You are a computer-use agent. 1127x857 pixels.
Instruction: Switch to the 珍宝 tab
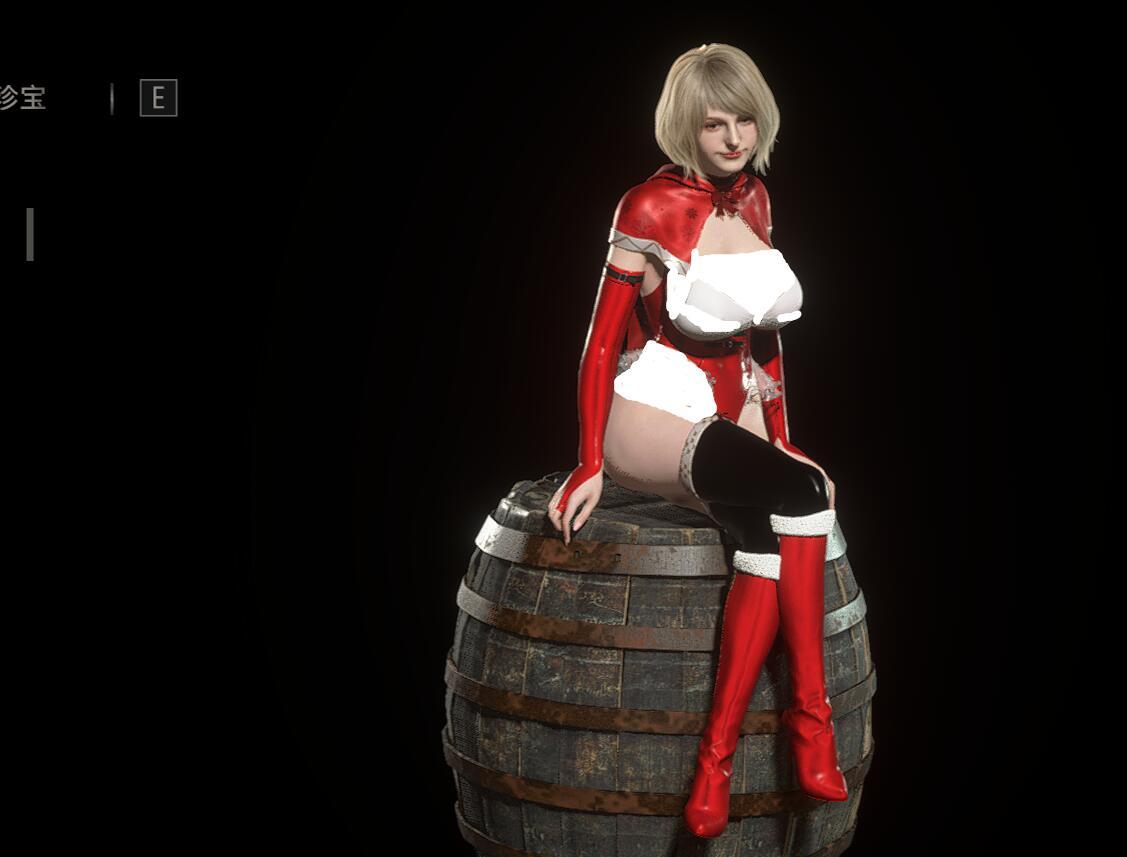[22, 98]
